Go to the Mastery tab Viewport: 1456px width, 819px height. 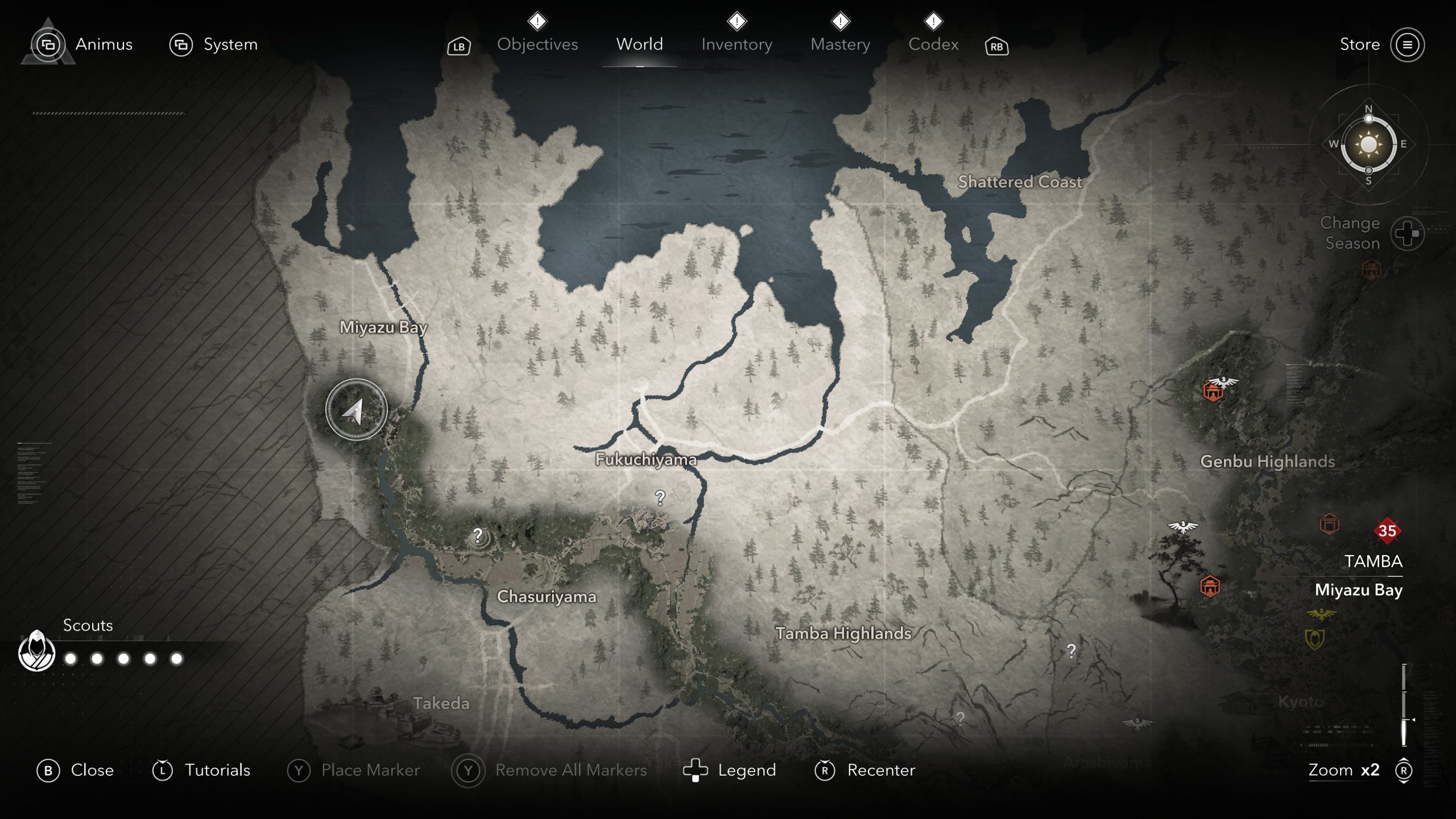pos(840,44)
